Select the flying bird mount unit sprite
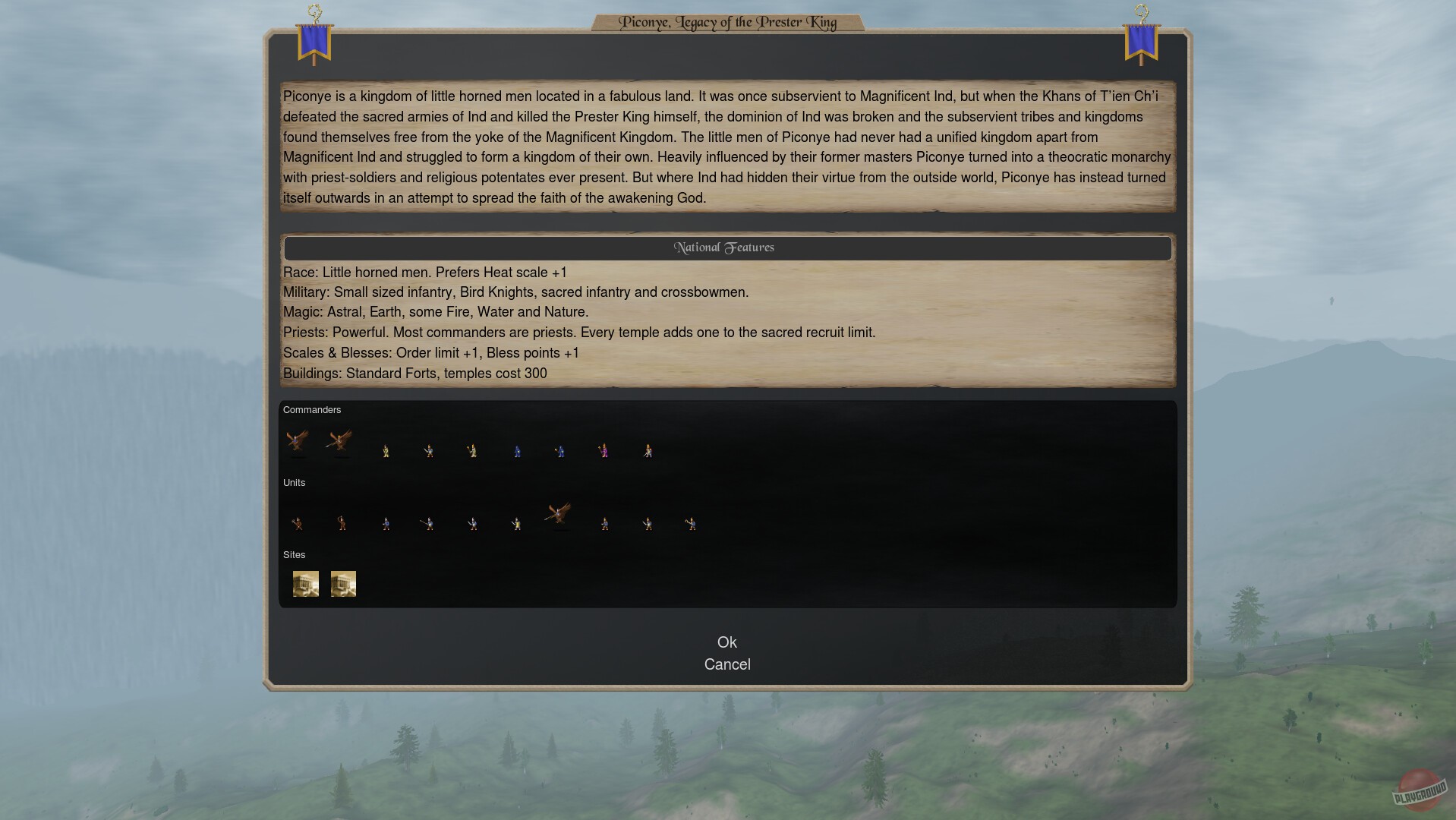 point(559,515)
